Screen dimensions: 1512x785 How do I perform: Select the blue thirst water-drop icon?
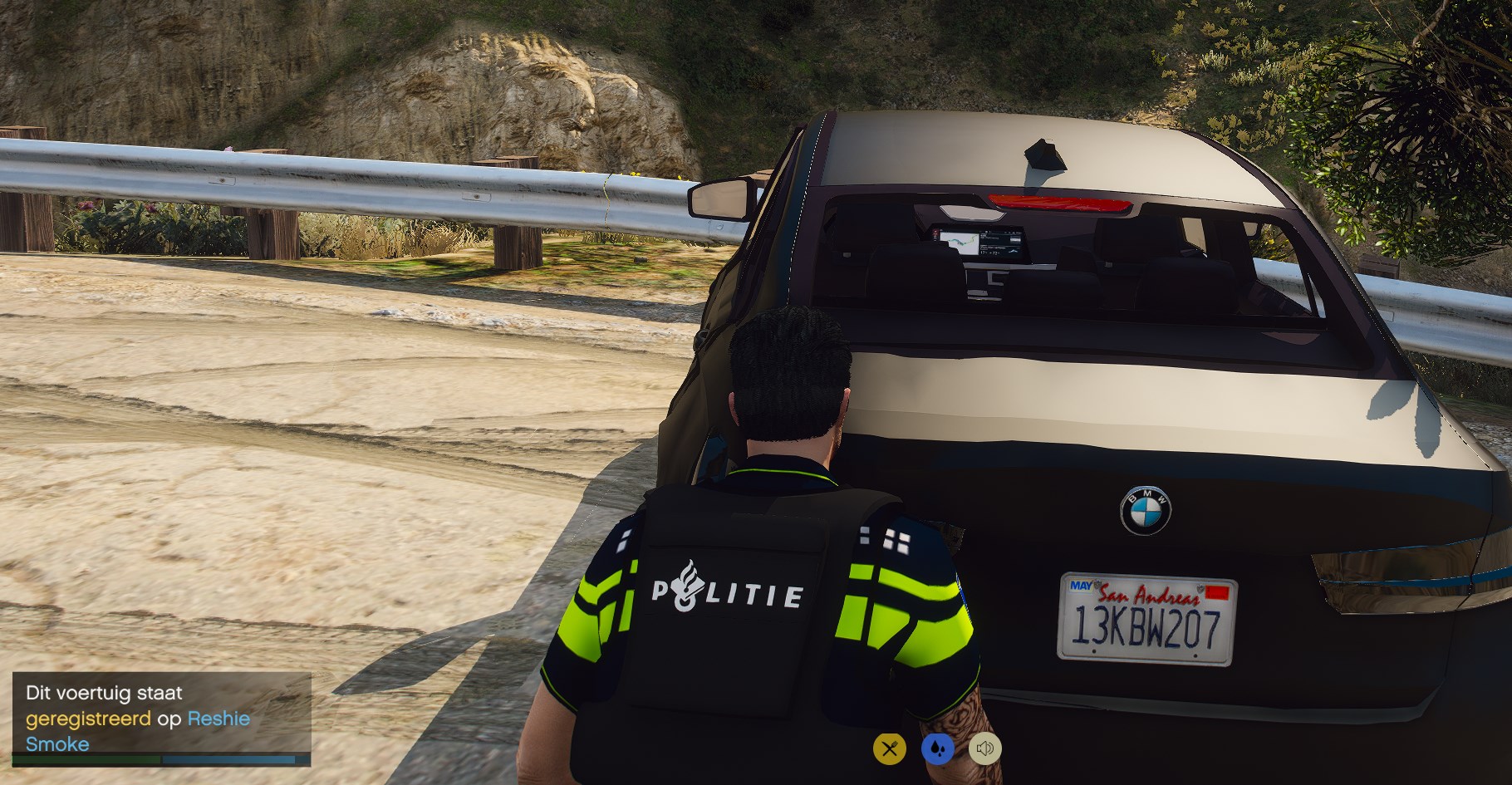[x=937, y=748]
